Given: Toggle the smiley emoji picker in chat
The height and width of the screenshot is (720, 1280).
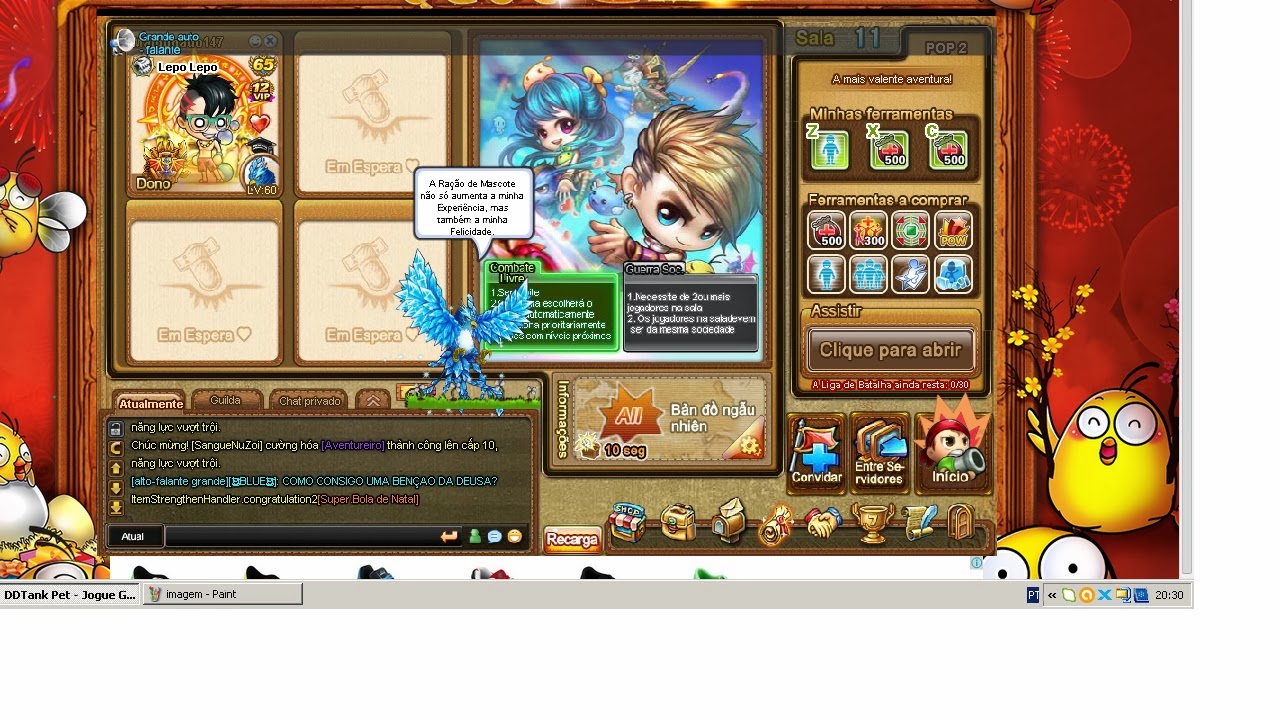Looking at the screenshot, I should (x=515, y=536).
